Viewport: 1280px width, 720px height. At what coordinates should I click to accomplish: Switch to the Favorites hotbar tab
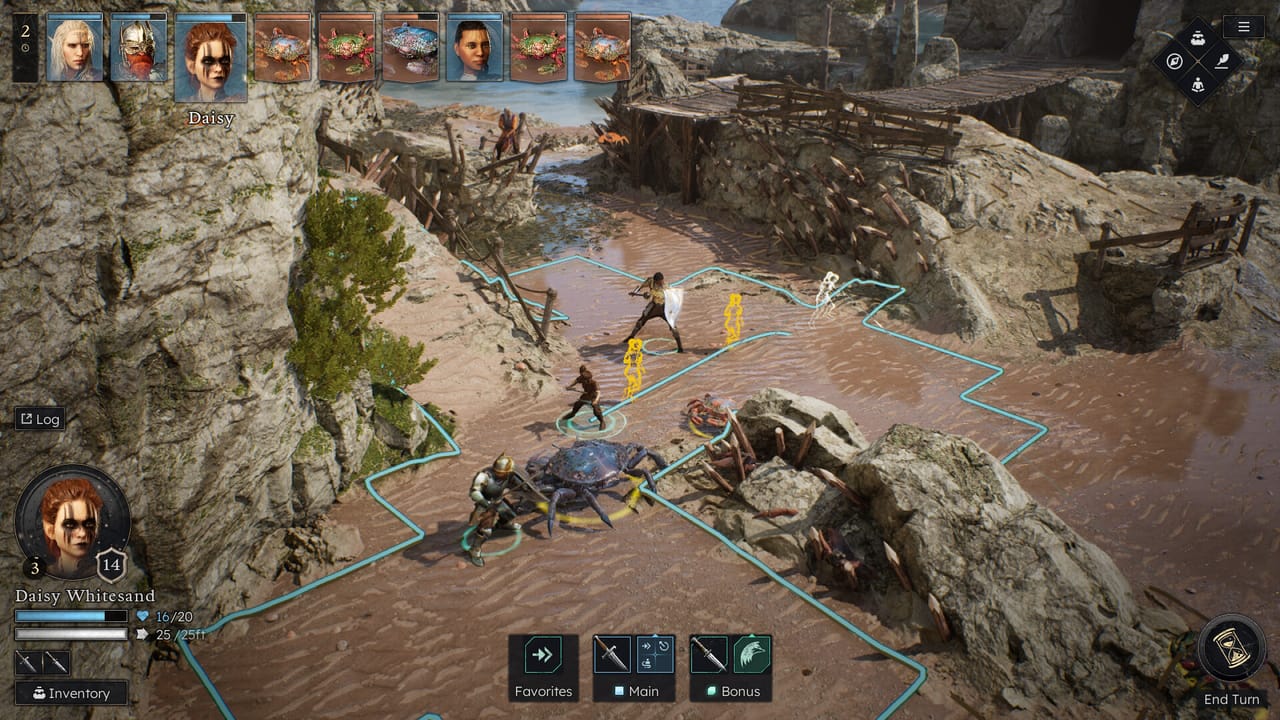(544, 691)
